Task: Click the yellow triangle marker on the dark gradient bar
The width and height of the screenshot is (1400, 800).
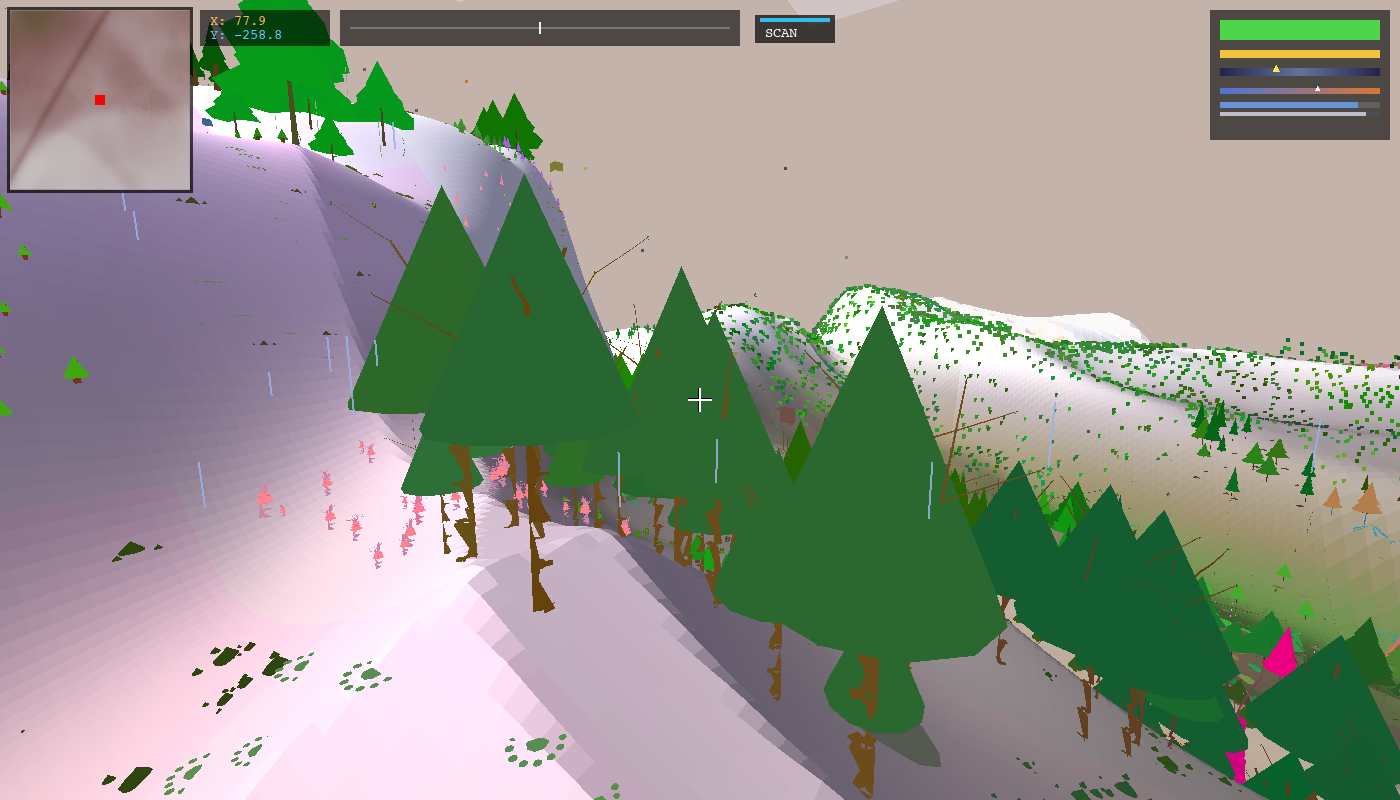Action: [1278, 68]
